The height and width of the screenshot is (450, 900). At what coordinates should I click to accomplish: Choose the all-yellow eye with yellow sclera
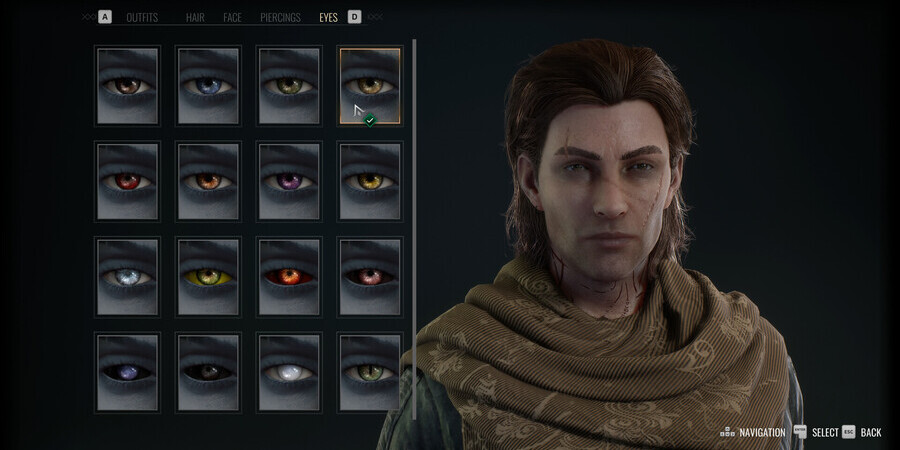coord(208,276)
